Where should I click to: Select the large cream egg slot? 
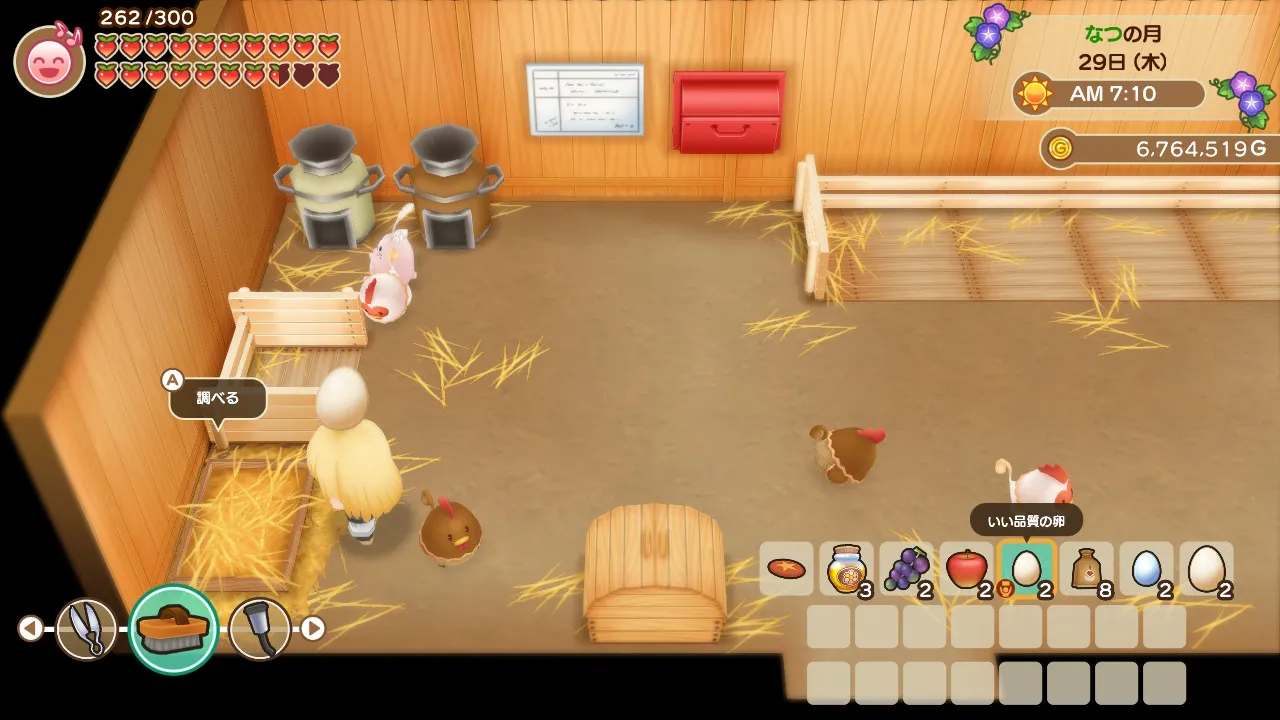click(1206, 569)
